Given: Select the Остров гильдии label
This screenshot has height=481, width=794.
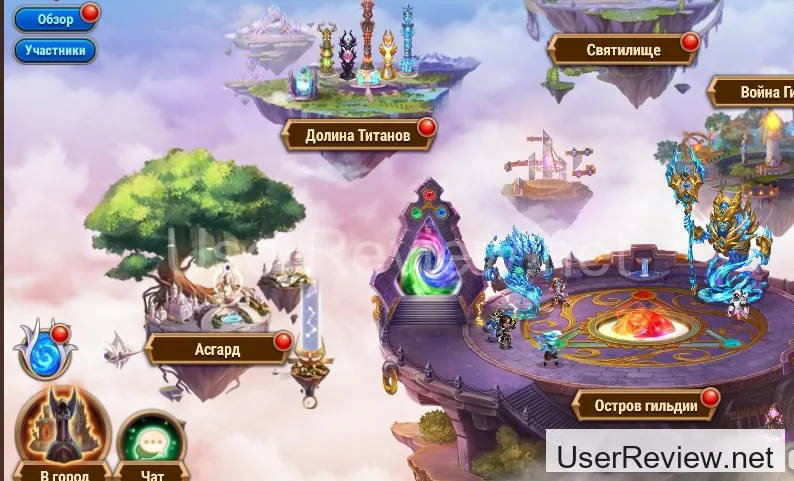Looking at the screenshot, I should tap(645, 406).
